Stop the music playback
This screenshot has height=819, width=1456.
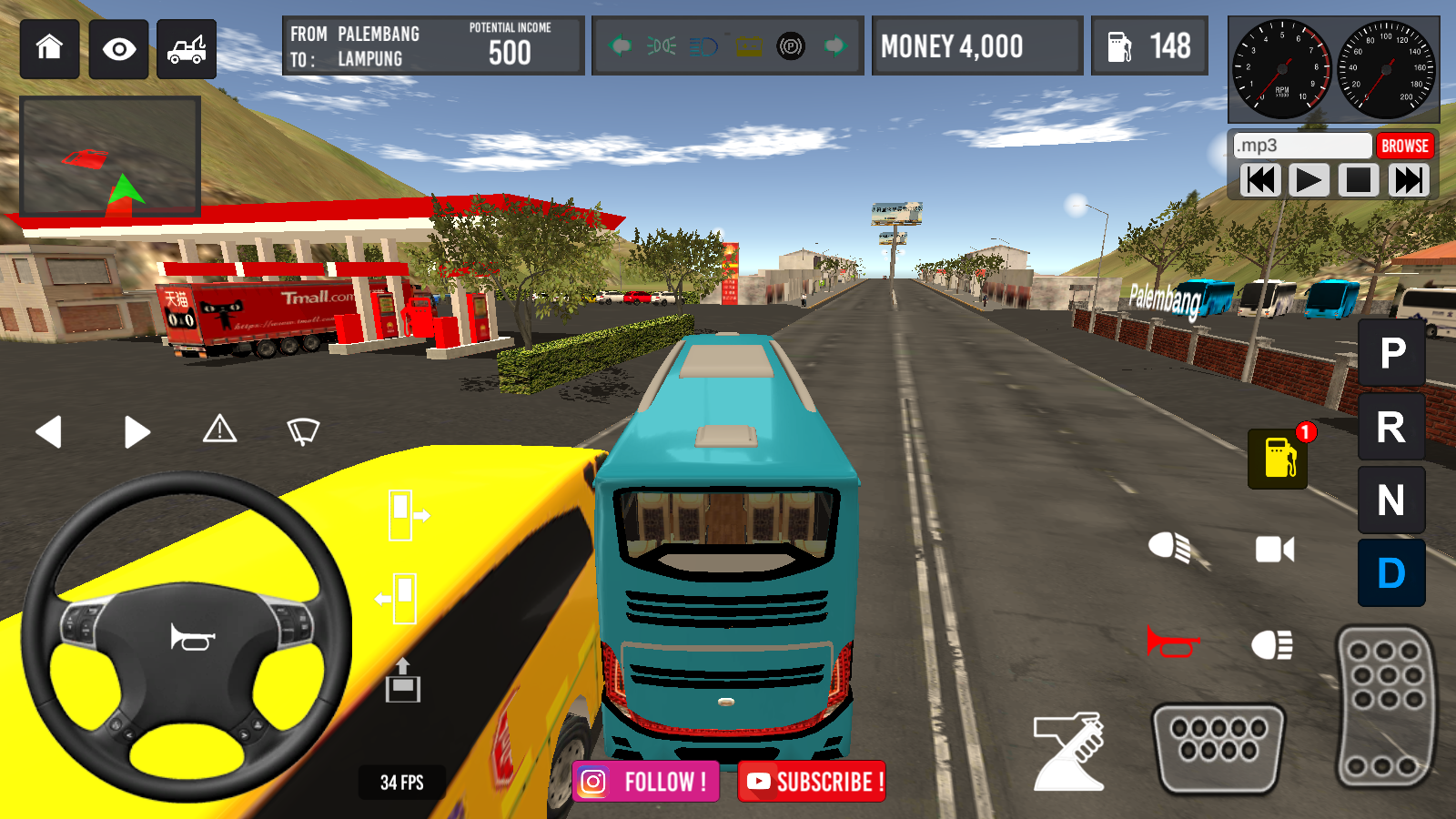click(x=1358, y=180)
